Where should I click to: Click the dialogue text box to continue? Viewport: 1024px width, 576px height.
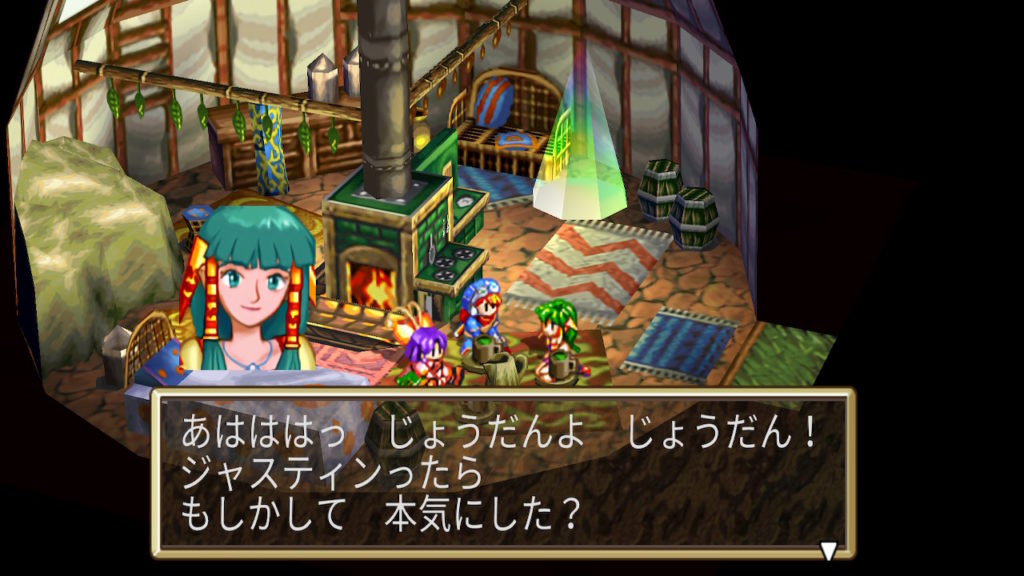(x=502, y=472)
